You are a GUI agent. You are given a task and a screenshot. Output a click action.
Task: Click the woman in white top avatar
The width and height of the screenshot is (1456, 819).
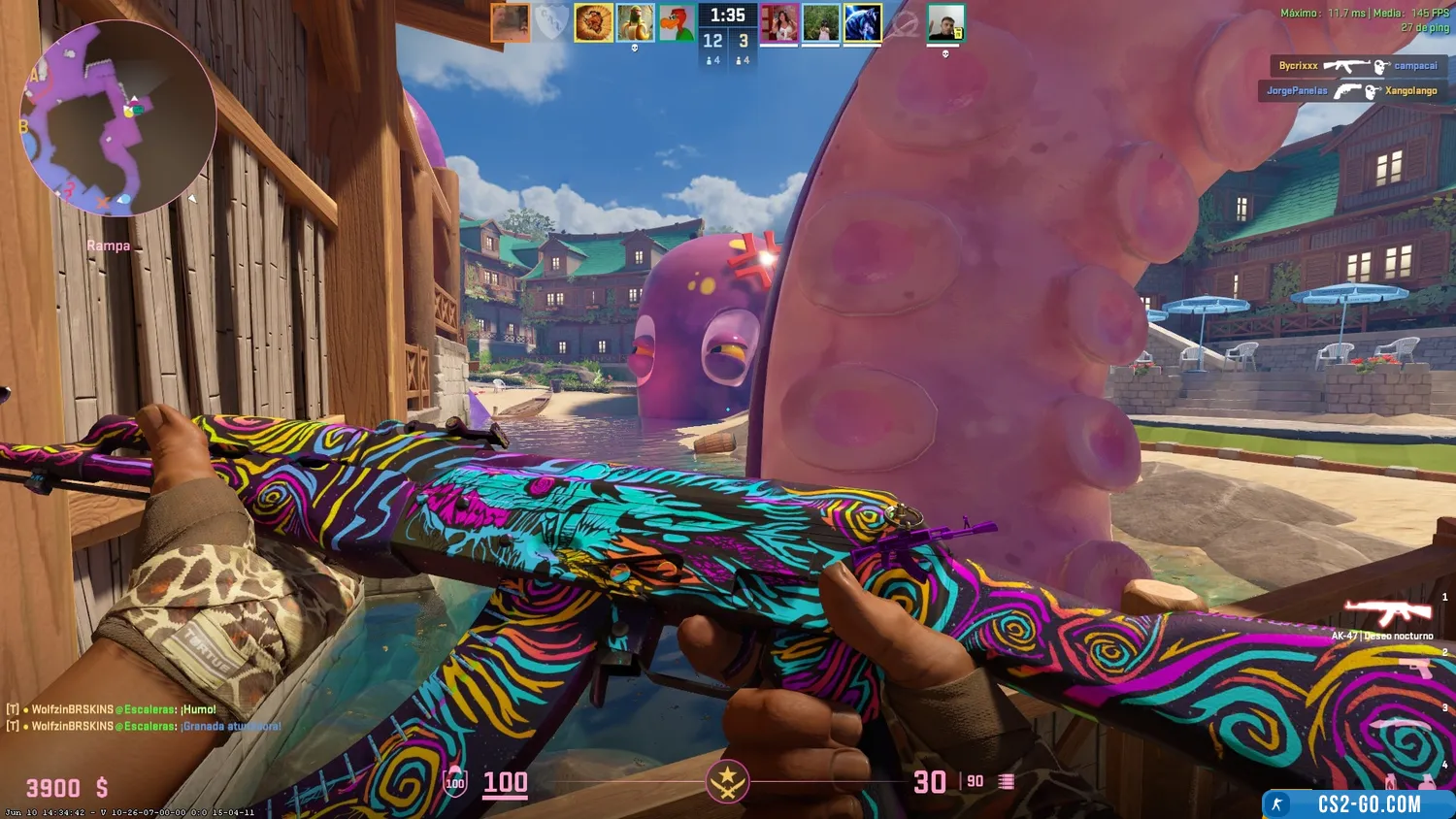(779, 23)
